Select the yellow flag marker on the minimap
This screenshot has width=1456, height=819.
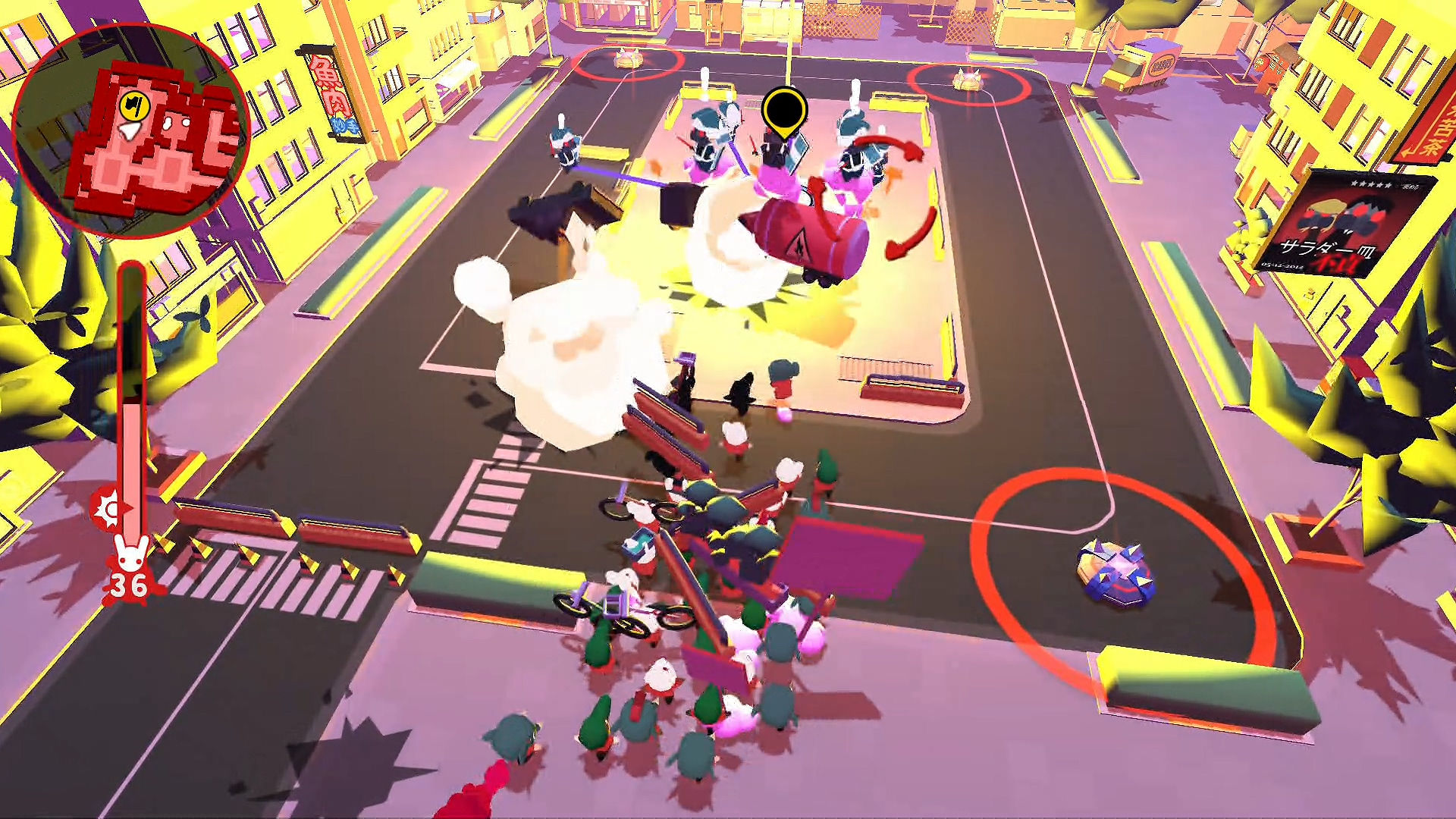pyautogui.click(x=134, y=106)
